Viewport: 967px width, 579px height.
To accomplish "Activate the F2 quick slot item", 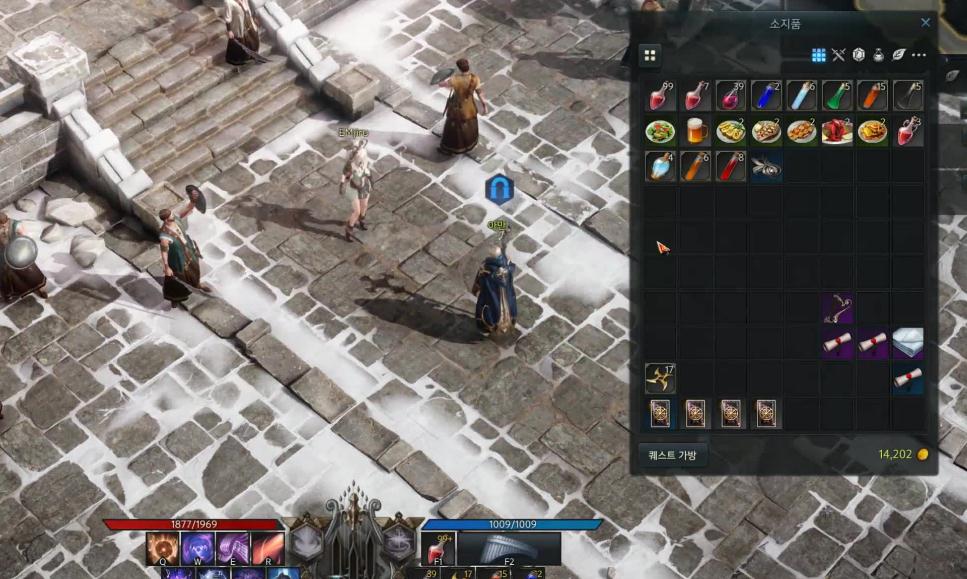I will pos(509,549).
